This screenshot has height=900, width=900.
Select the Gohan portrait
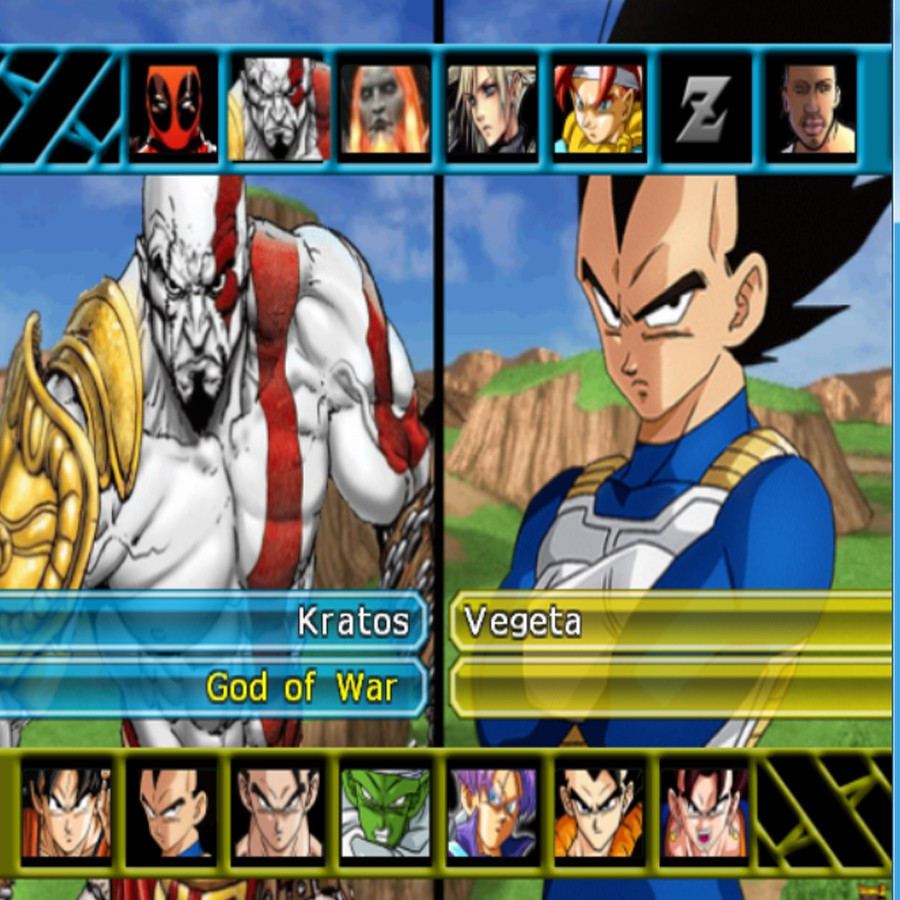(279, 812)
